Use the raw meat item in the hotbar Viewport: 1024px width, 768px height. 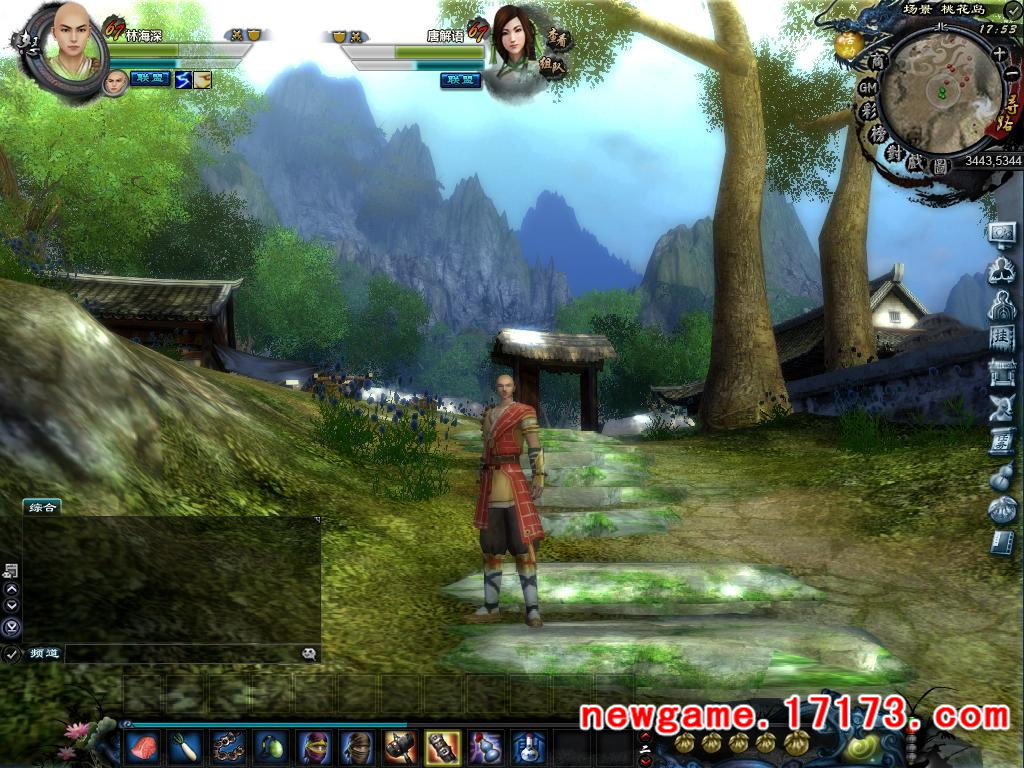tap(142, 746)
